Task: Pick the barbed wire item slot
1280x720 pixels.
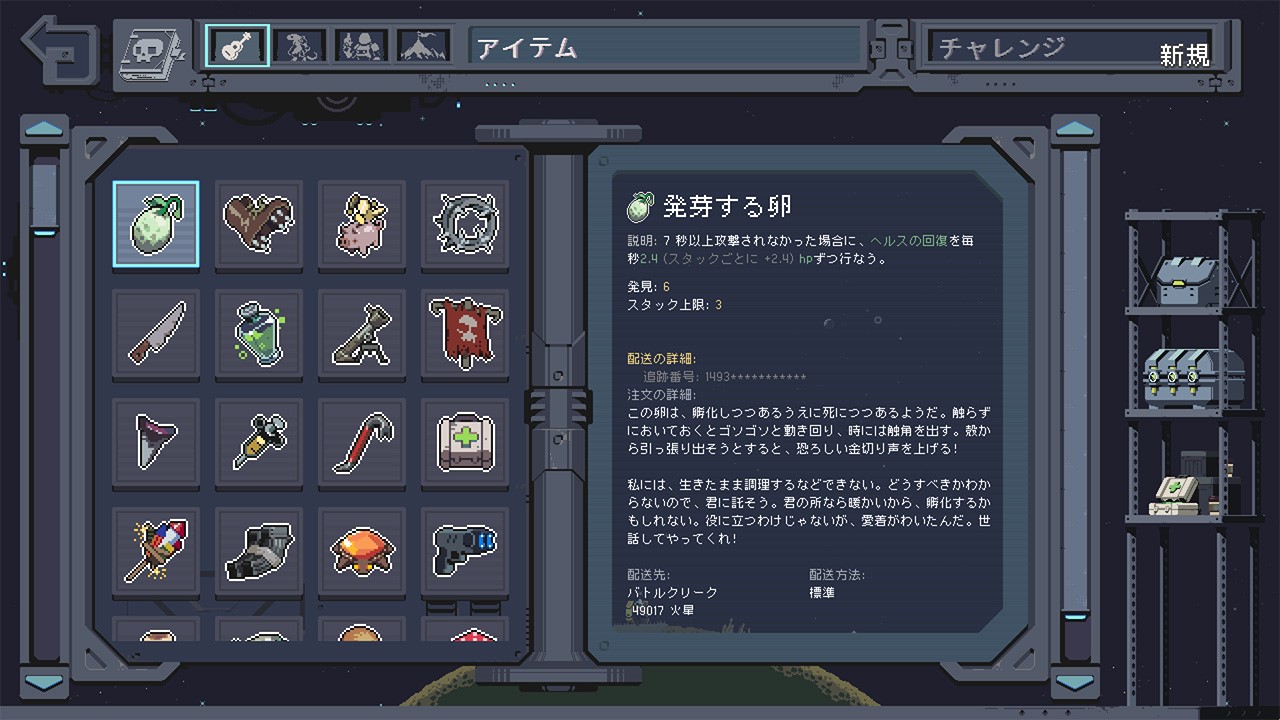Action: tap(464, 223)
